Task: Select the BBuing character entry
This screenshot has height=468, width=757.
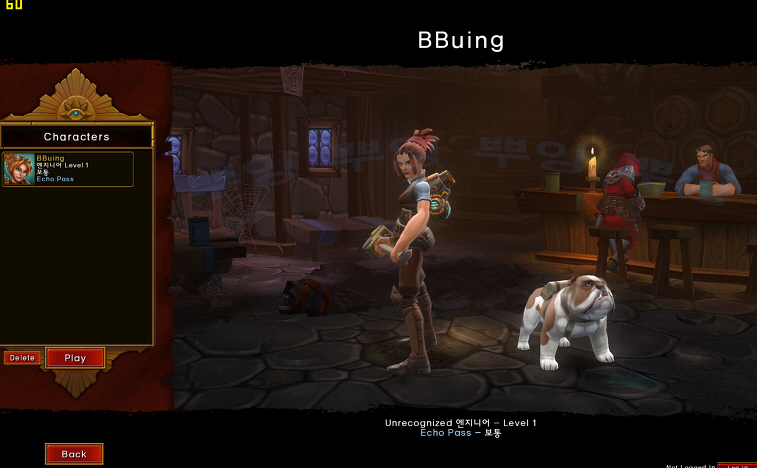Action: coord(68,169)
